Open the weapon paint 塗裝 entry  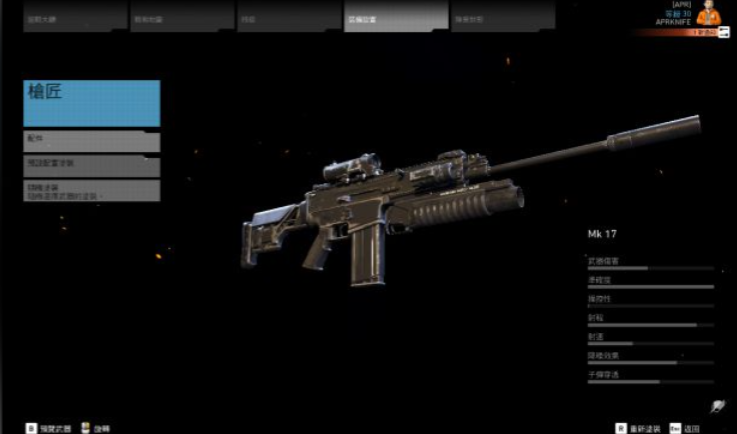[92, 190]
